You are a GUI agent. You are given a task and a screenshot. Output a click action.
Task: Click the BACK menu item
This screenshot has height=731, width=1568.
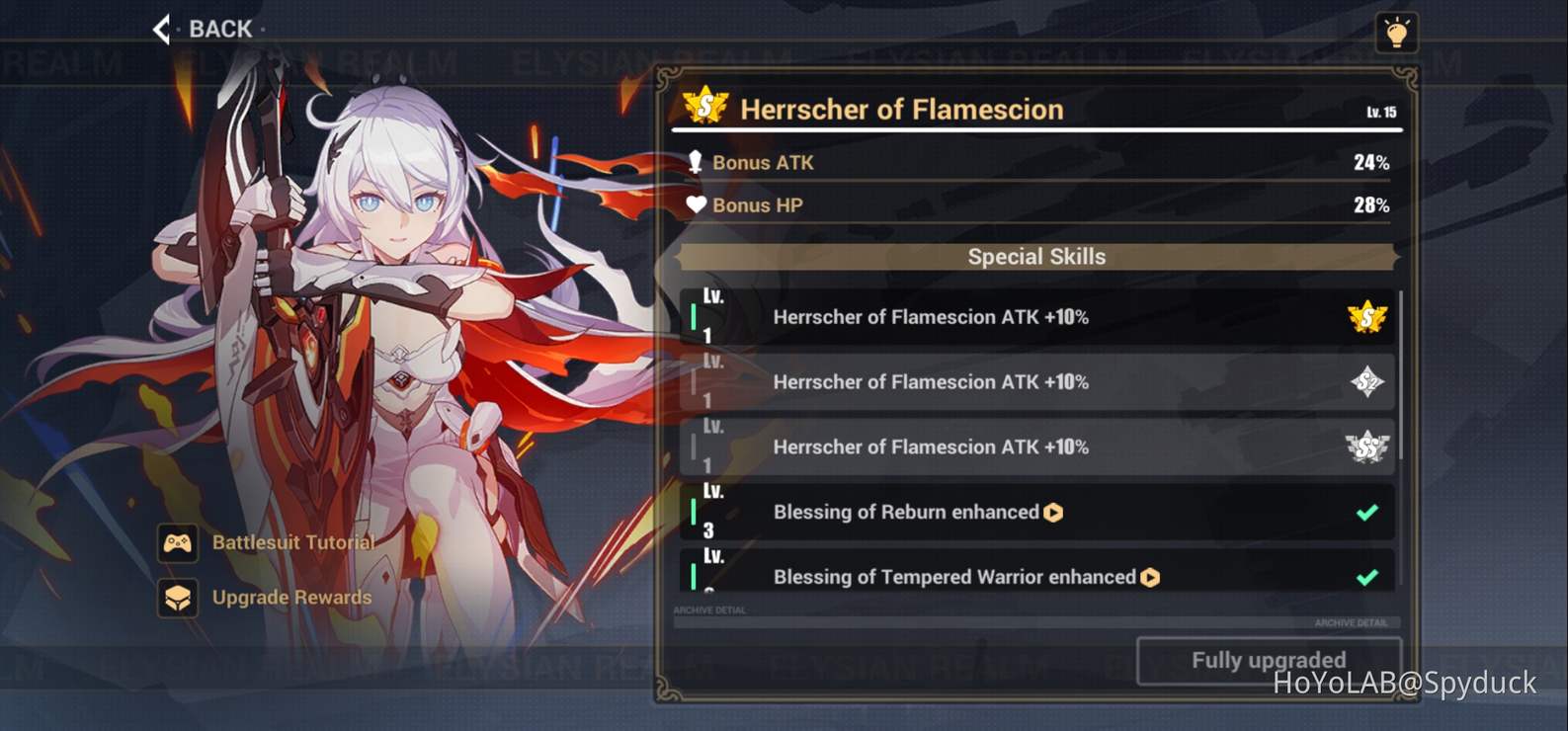click(219, 29)
